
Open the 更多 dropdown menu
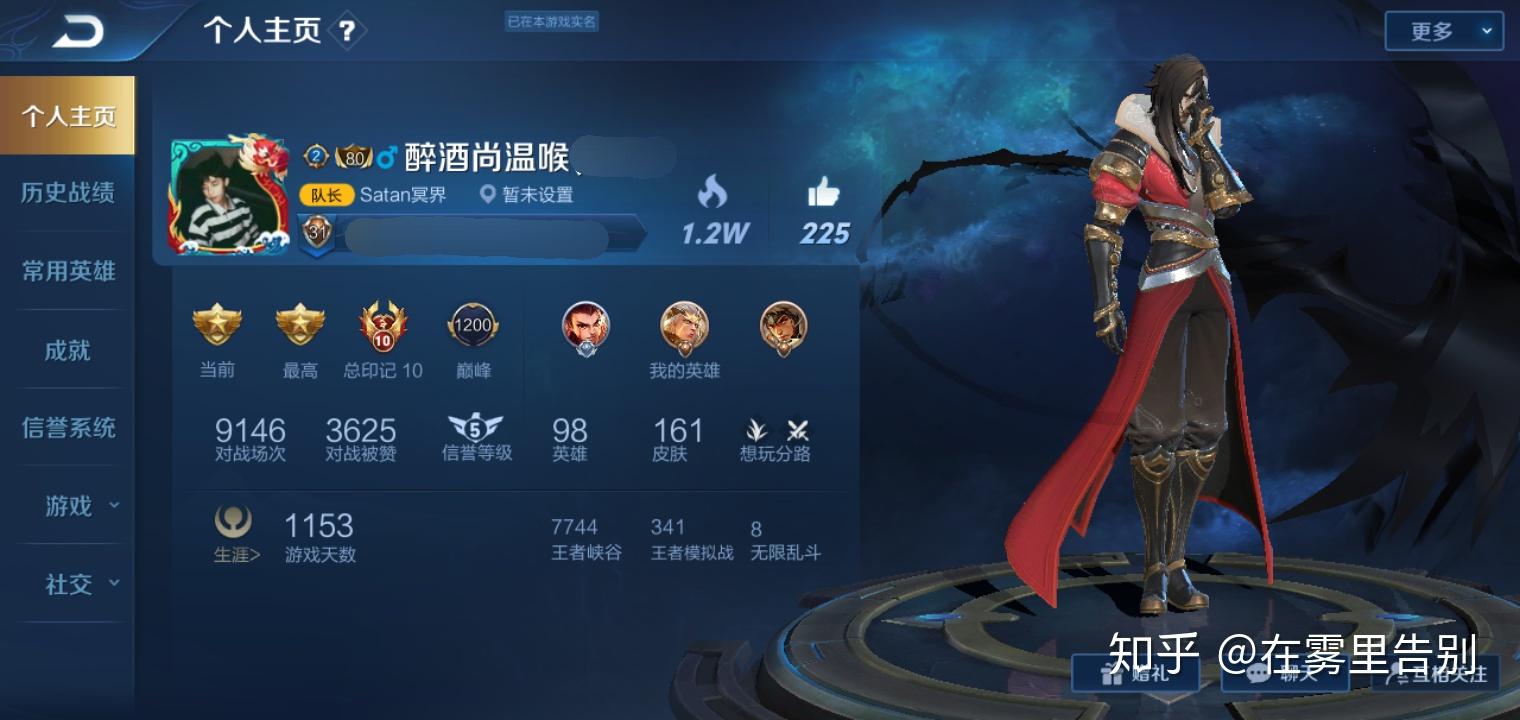pos(1443,32)
